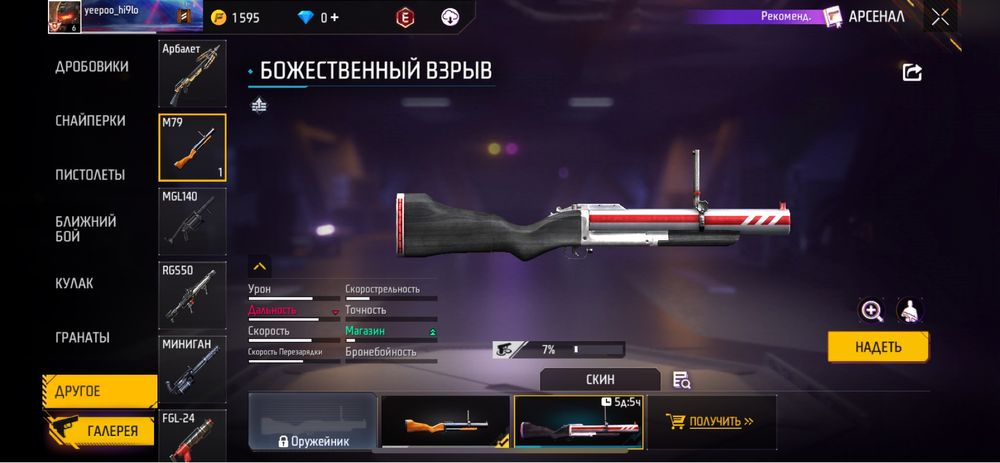Viewport: 1000px width, 463px height.
Task: Open the skin search filter icon
Action: (x=682, y=380)
